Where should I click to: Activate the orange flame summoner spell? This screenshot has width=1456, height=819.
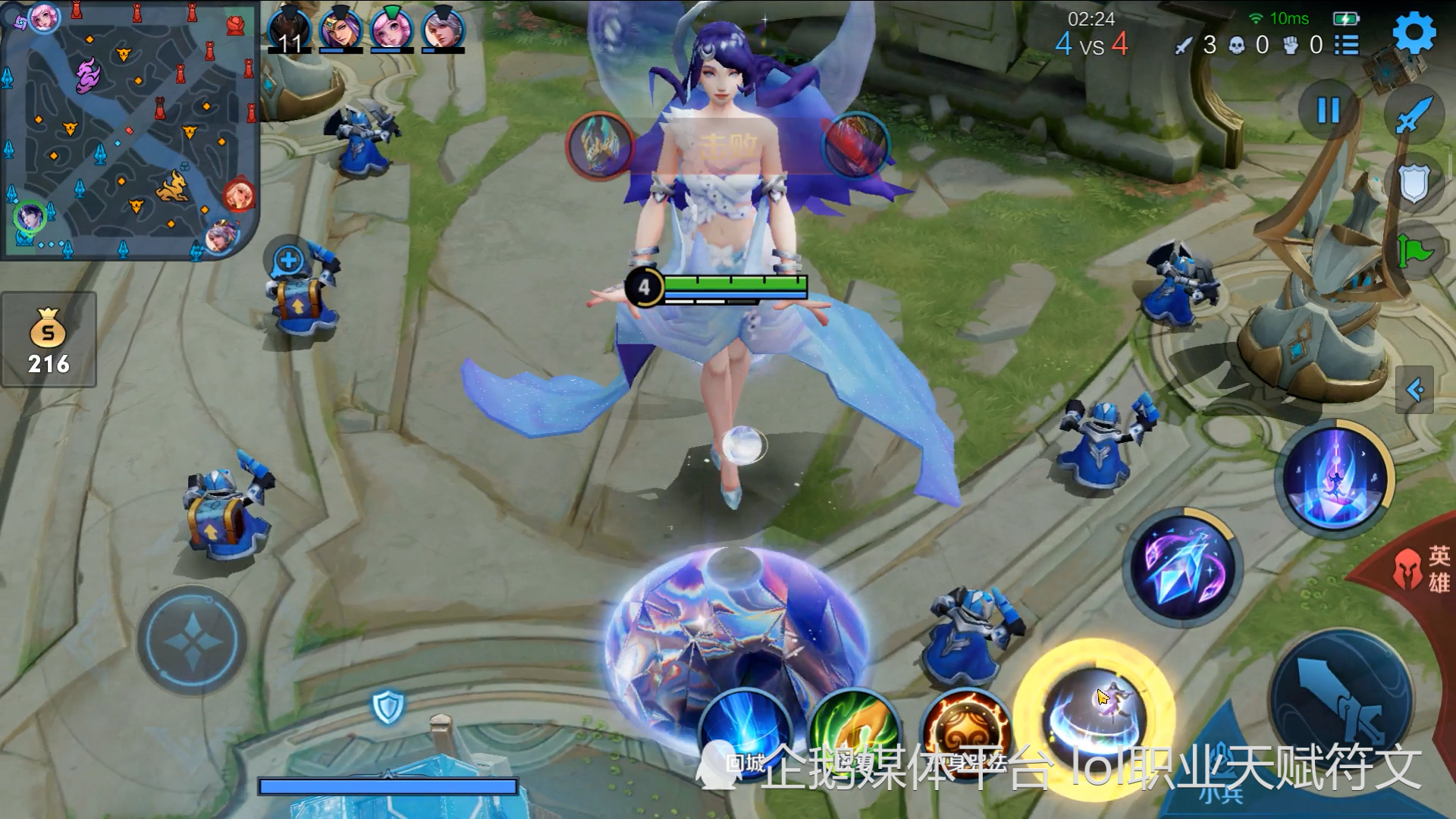point(965,732)
